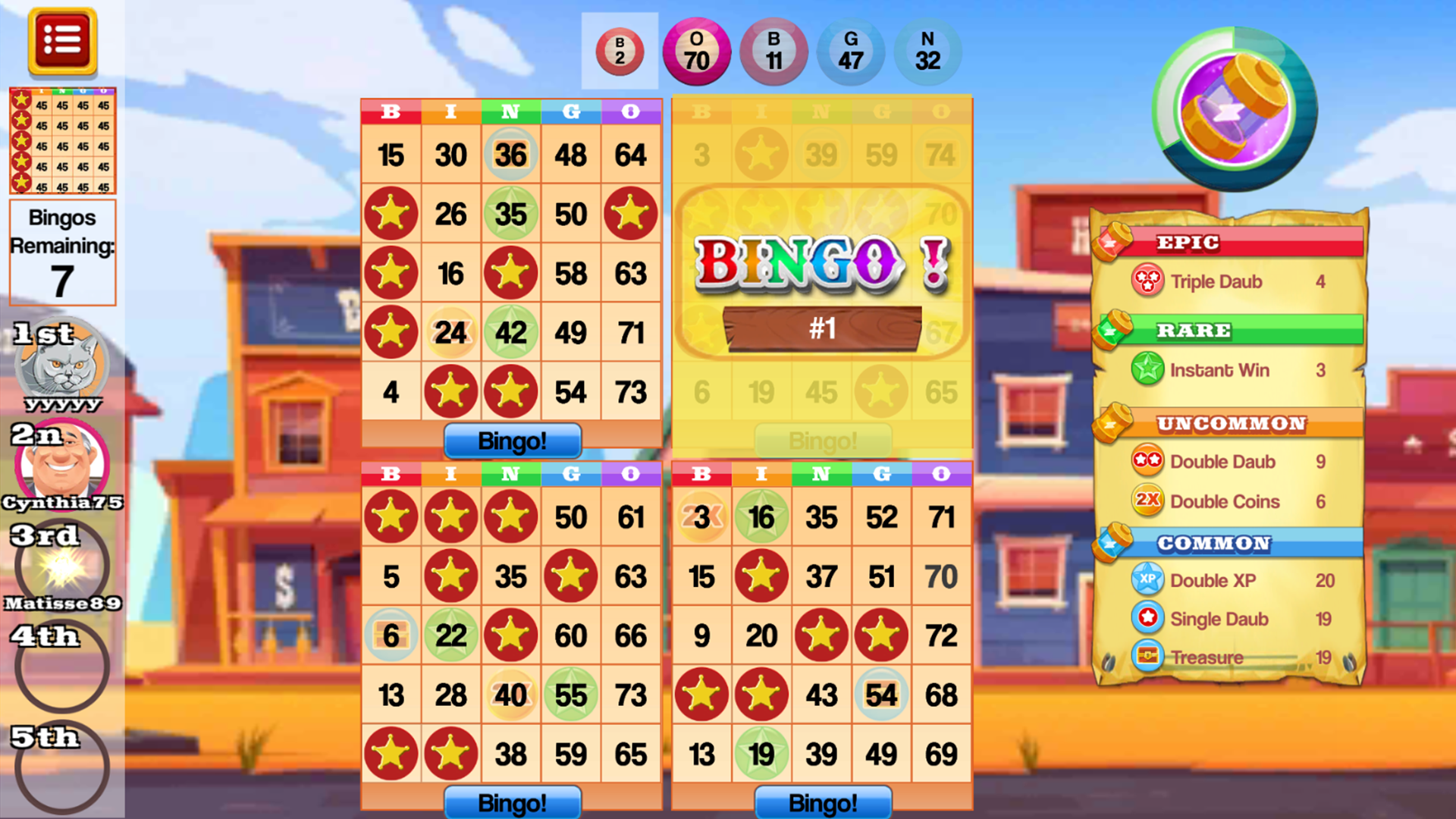
Task: Click the Double Daub power-up icon
Action: pyautogui.click(x=1147, y=461)
